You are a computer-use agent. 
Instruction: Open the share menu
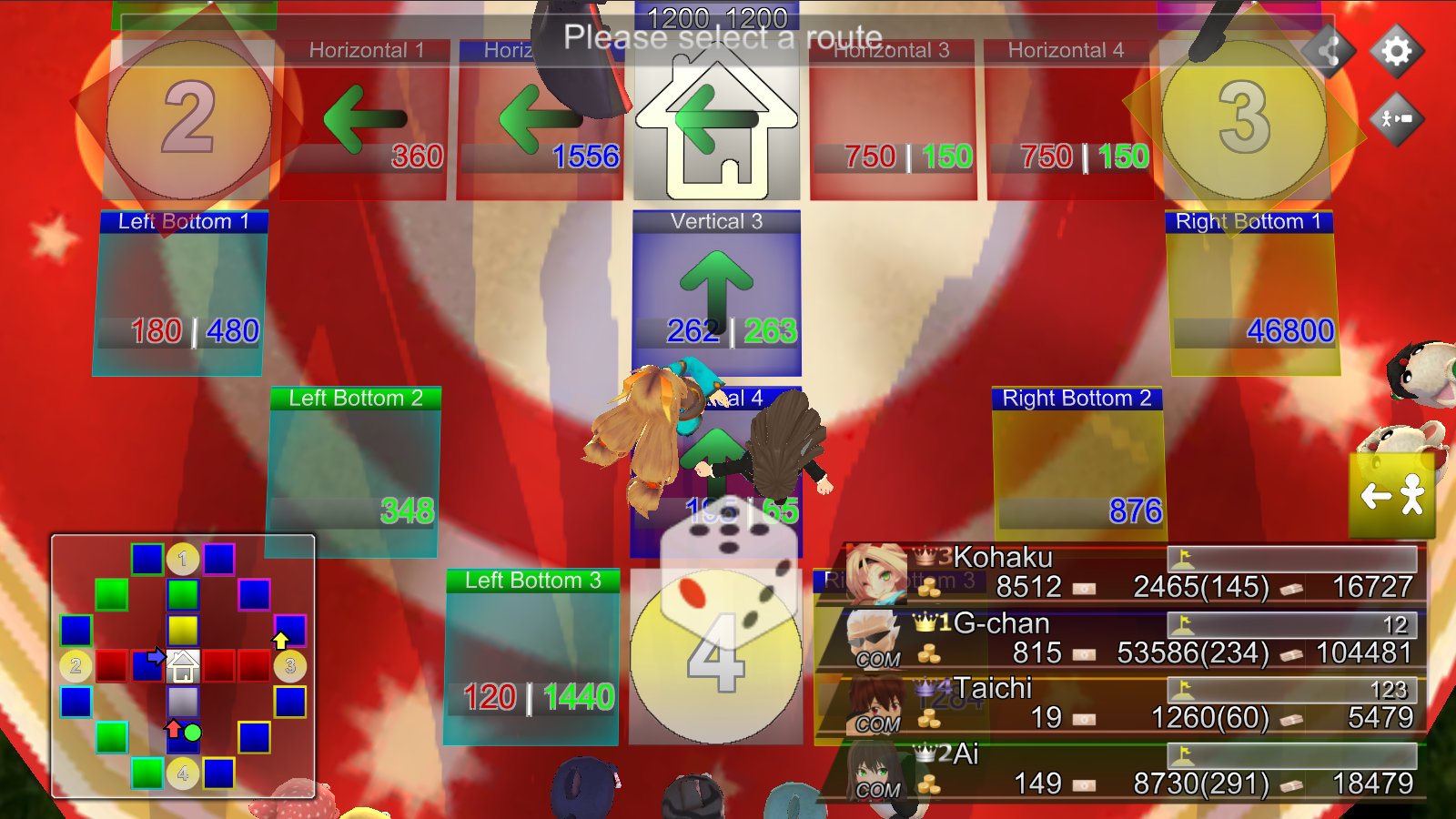pos(1328,52)
